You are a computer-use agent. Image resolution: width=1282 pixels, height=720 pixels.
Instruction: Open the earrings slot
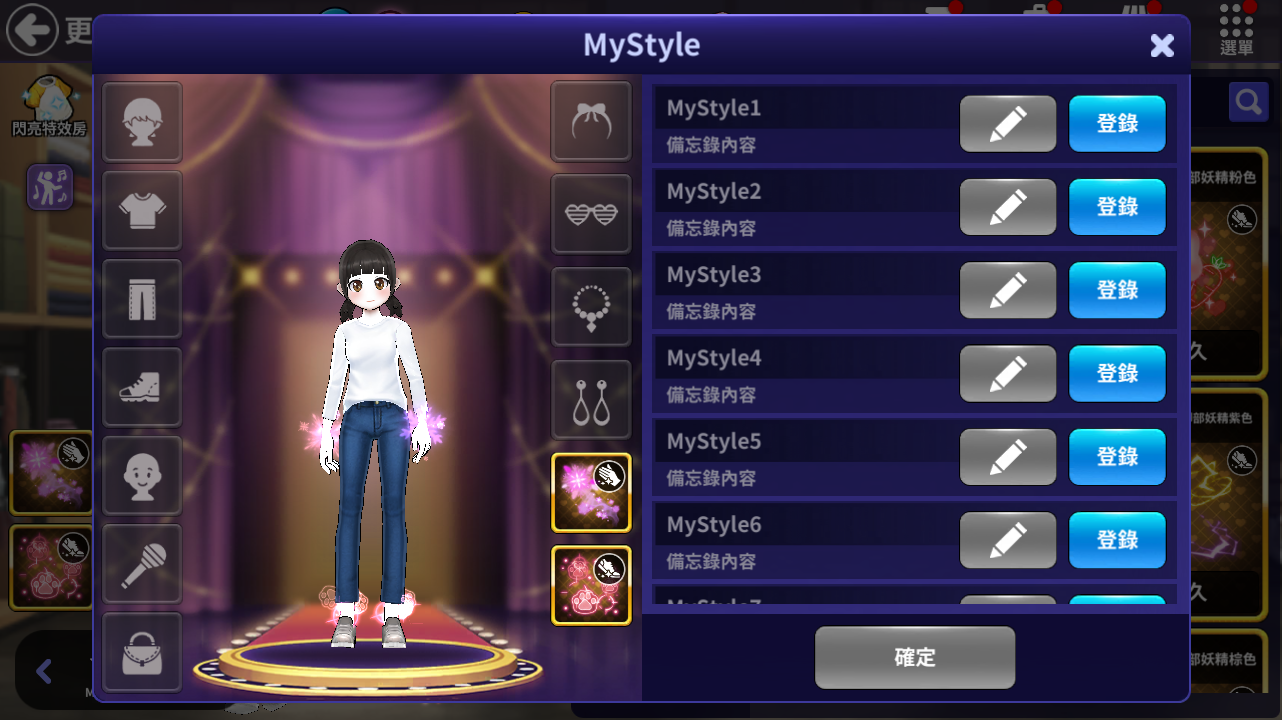[591, 400]
